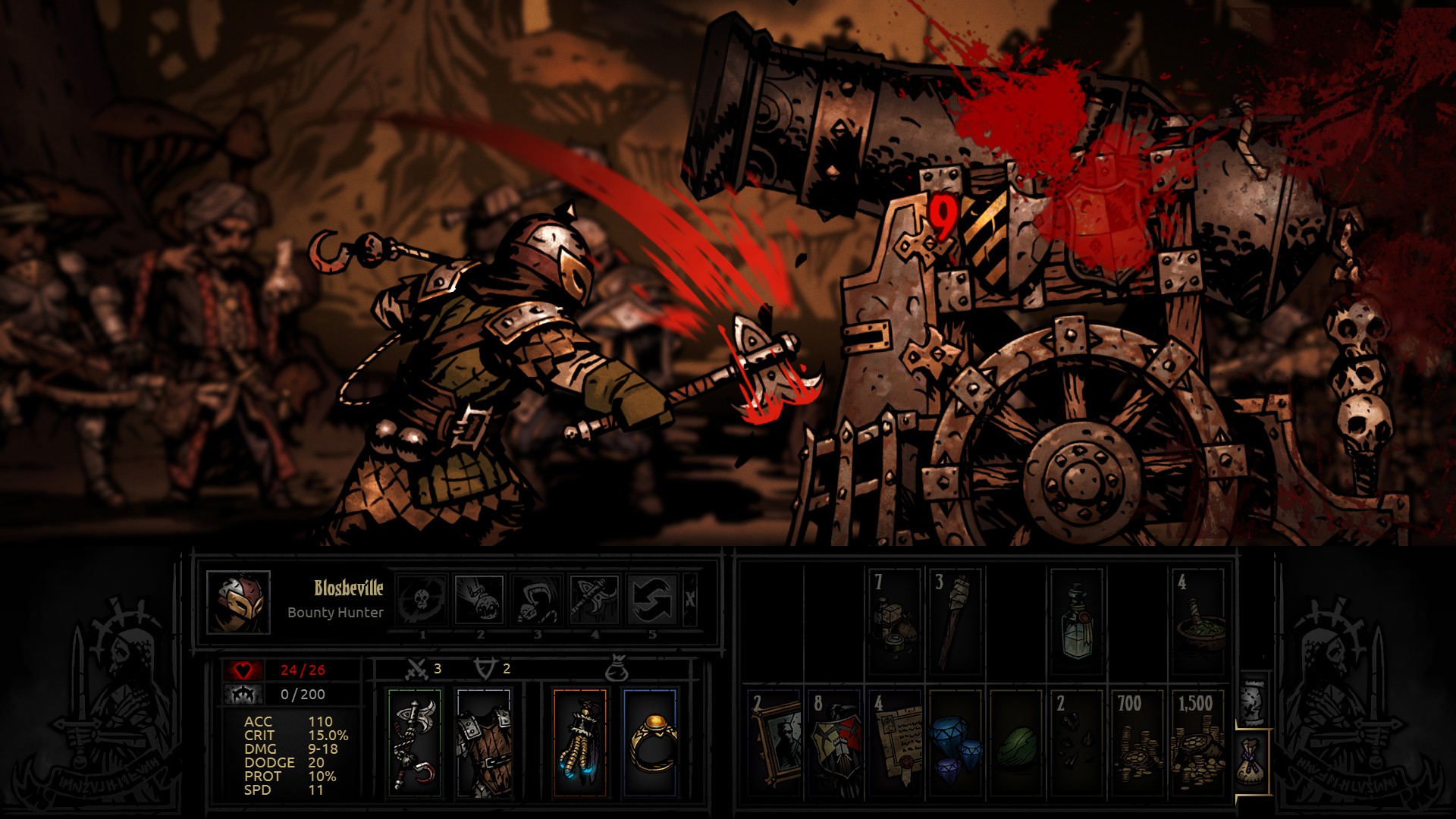This screenshot has width=1456, height=819.
Task: Select the gold ring trinket
Action: [x=649, y=742]
